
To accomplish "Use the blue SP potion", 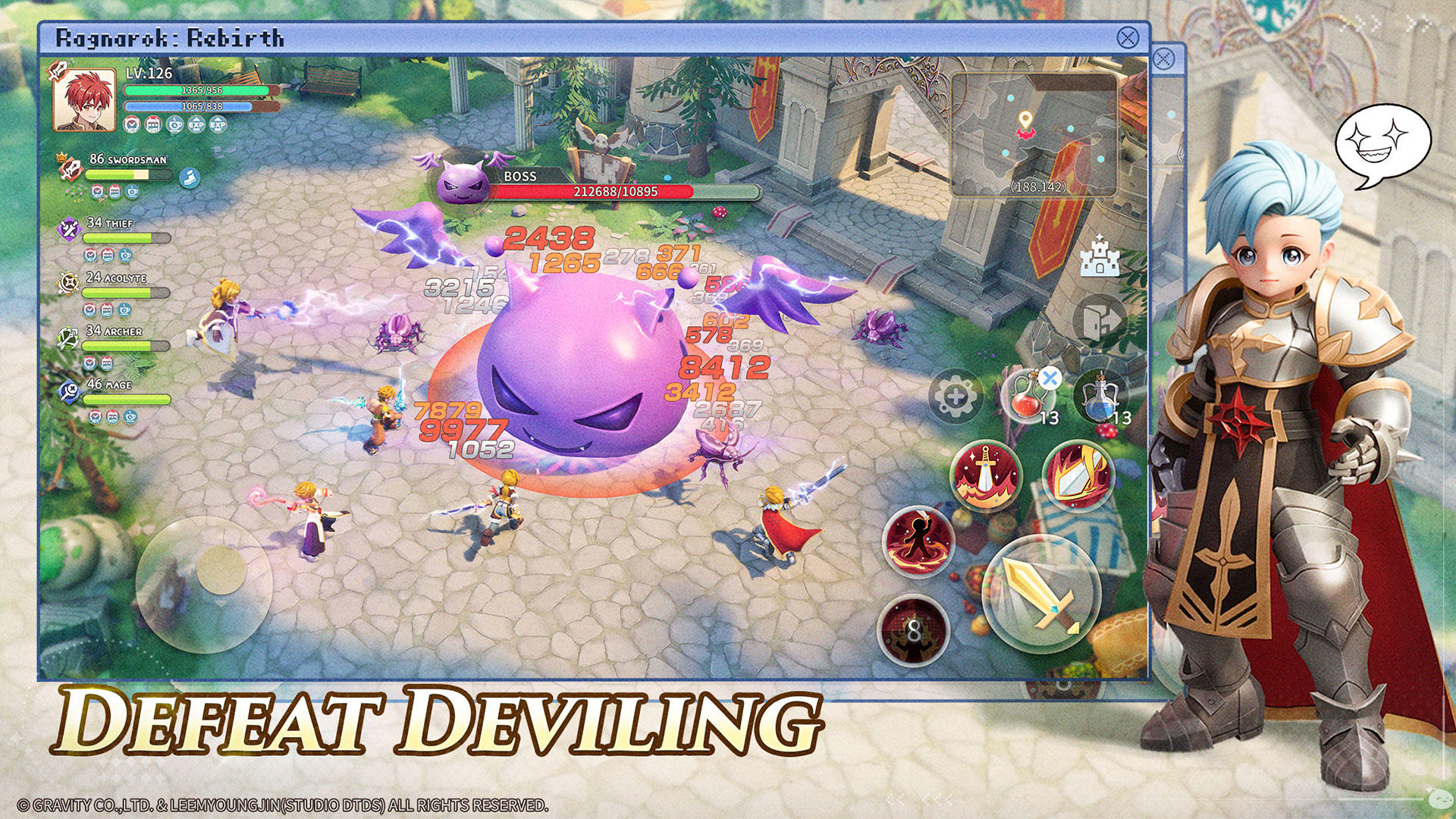I will pos(1100,396).
